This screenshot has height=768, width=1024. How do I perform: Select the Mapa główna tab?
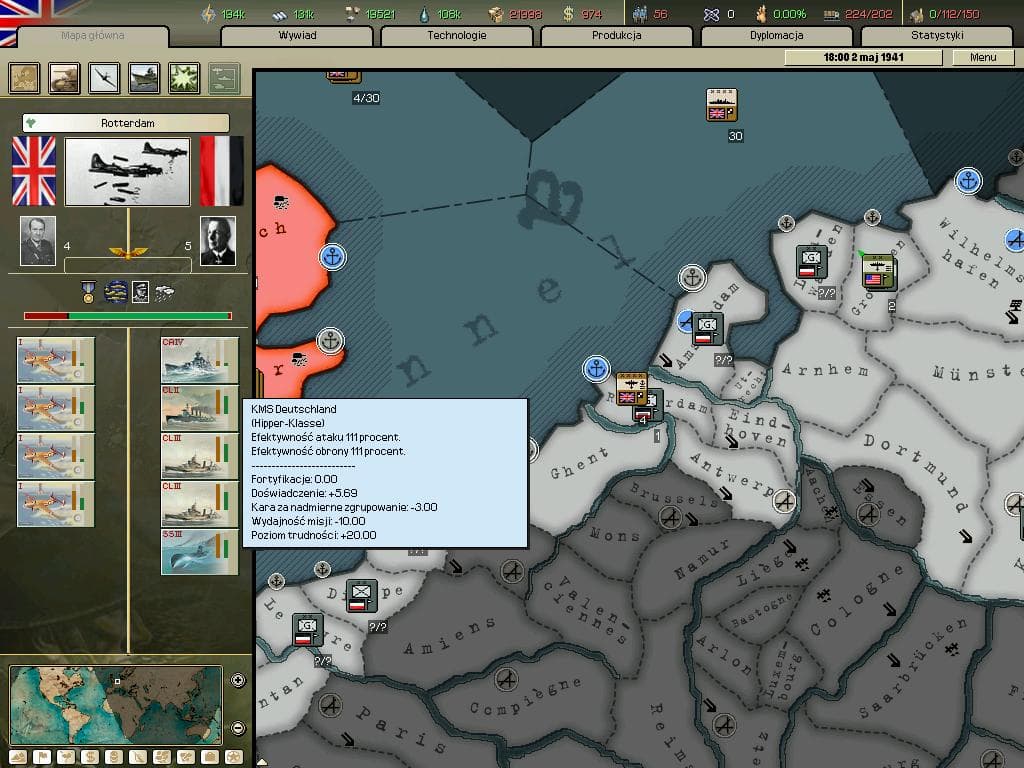[93, 36]
